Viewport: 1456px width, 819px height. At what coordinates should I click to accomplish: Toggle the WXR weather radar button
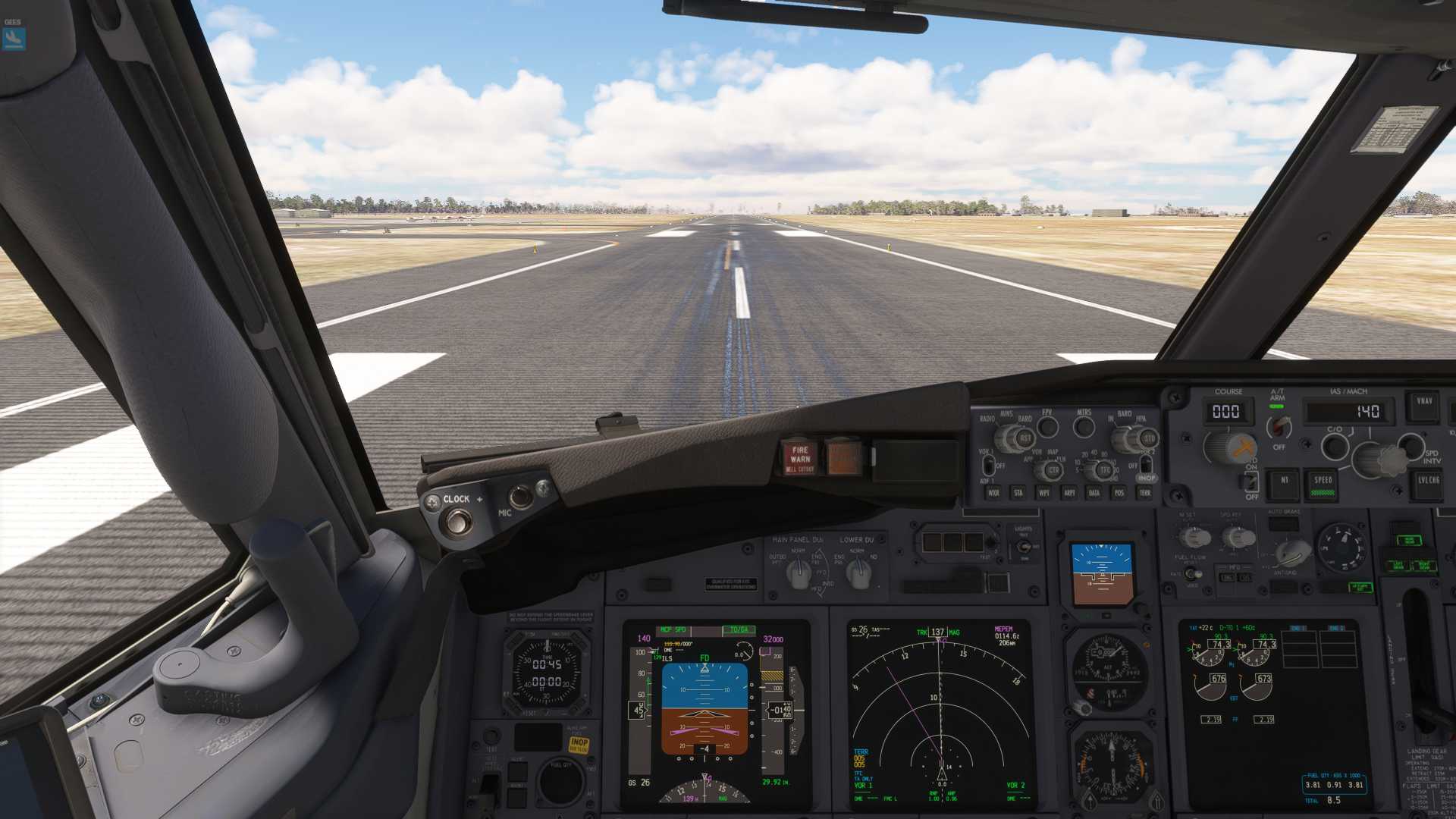click(993, 493)
